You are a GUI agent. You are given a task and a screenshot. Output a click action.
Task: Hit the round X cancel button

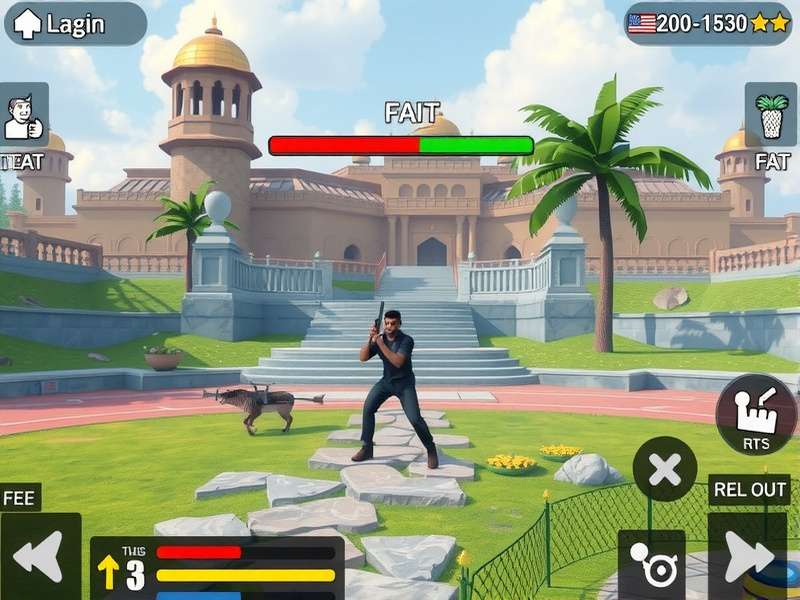coord(665,469)
